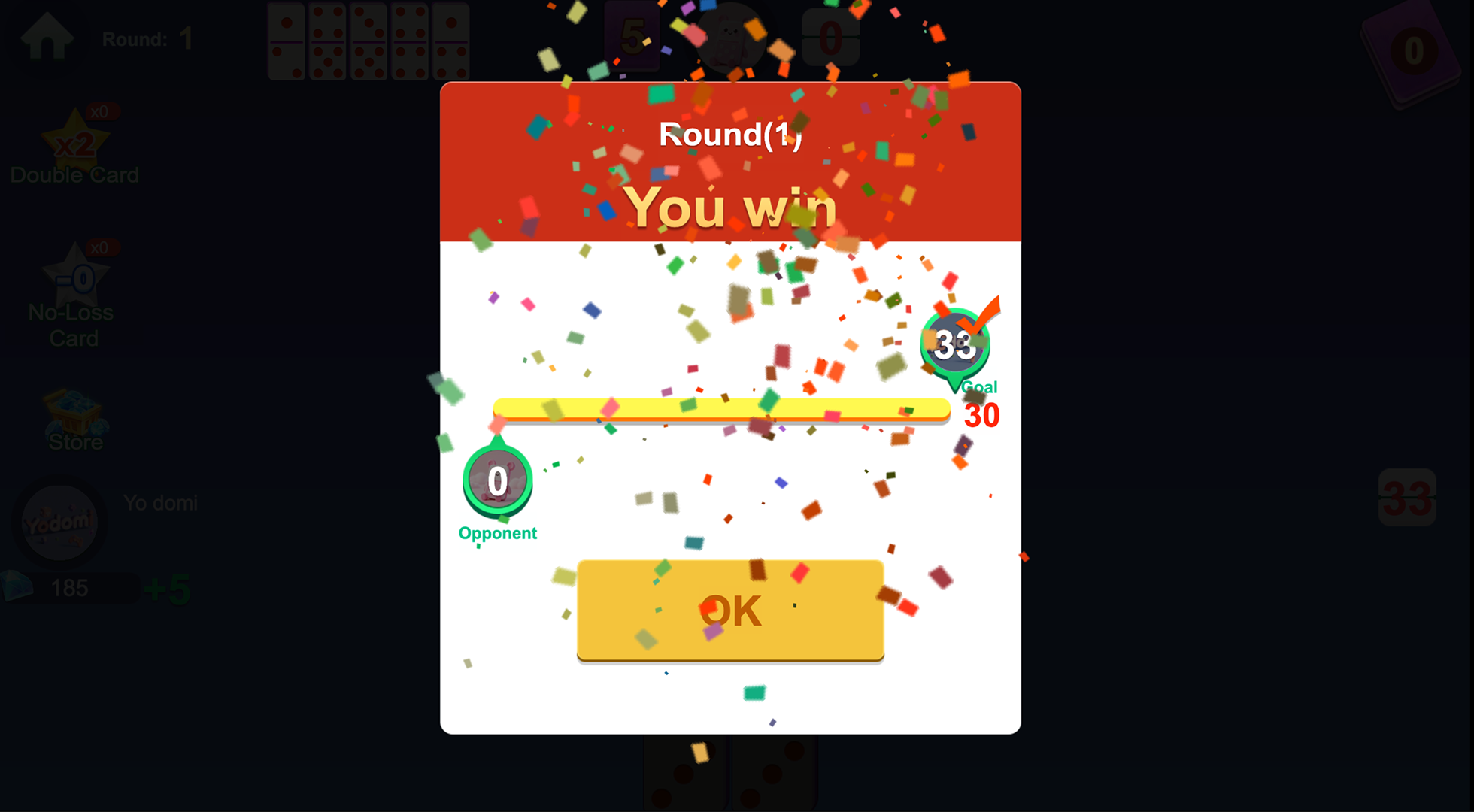
Task: Click the +5 gem reward text
Action: pos(167,590)
